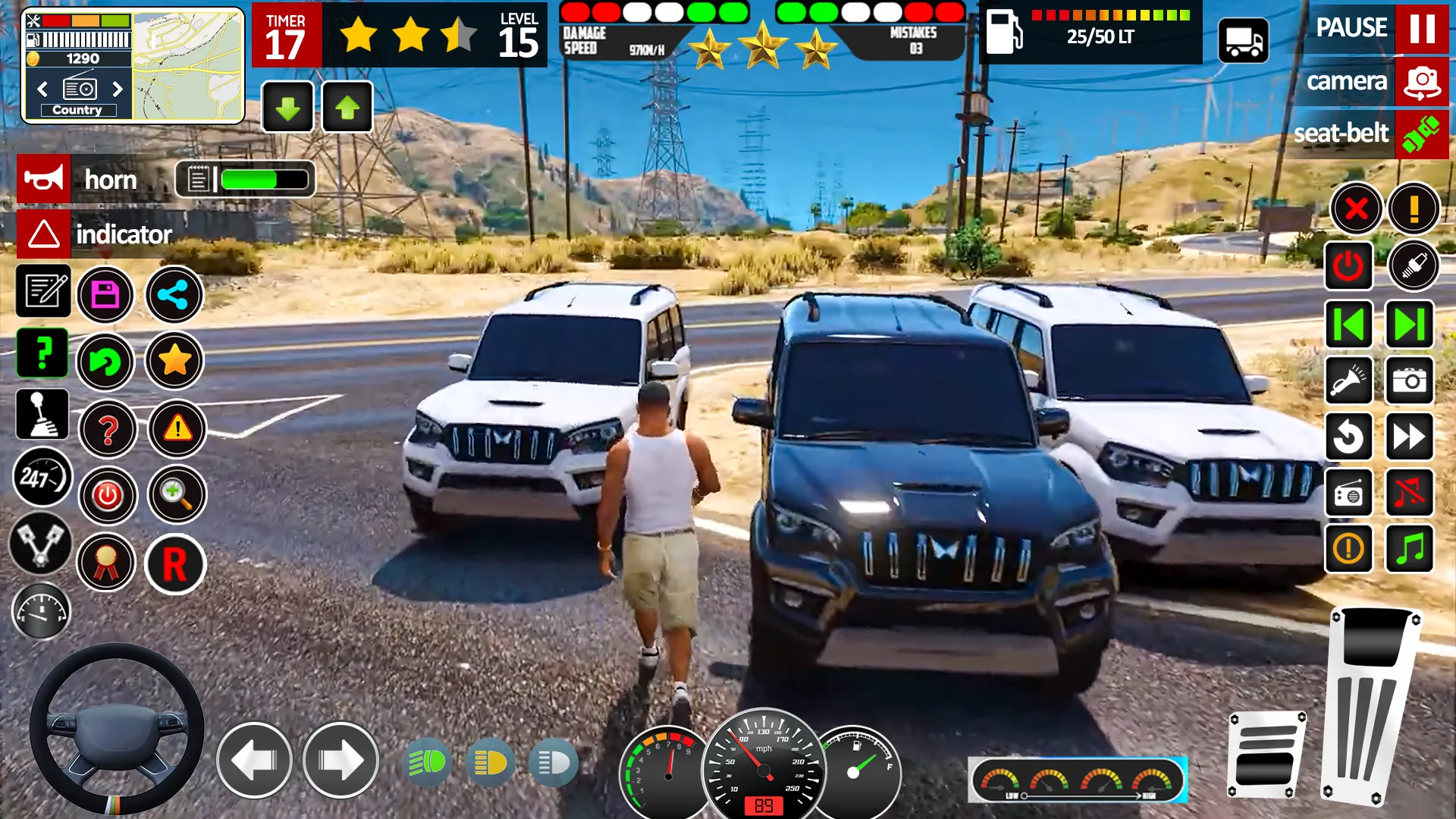Tap the share icon
1456x819 pixels.
click(x=174, y=294)
